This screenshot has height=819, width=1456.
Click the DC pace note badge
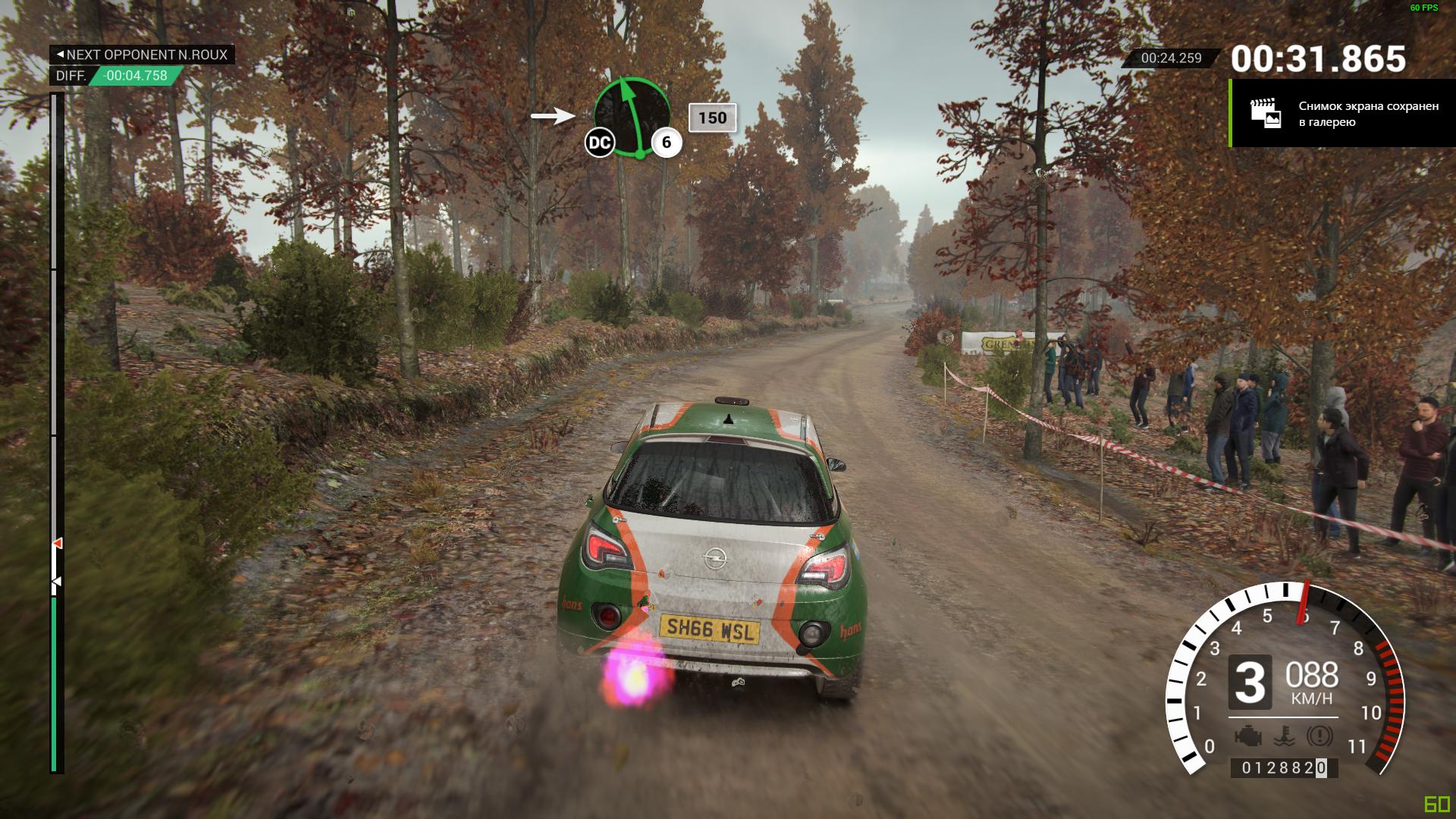click(599, 143)
